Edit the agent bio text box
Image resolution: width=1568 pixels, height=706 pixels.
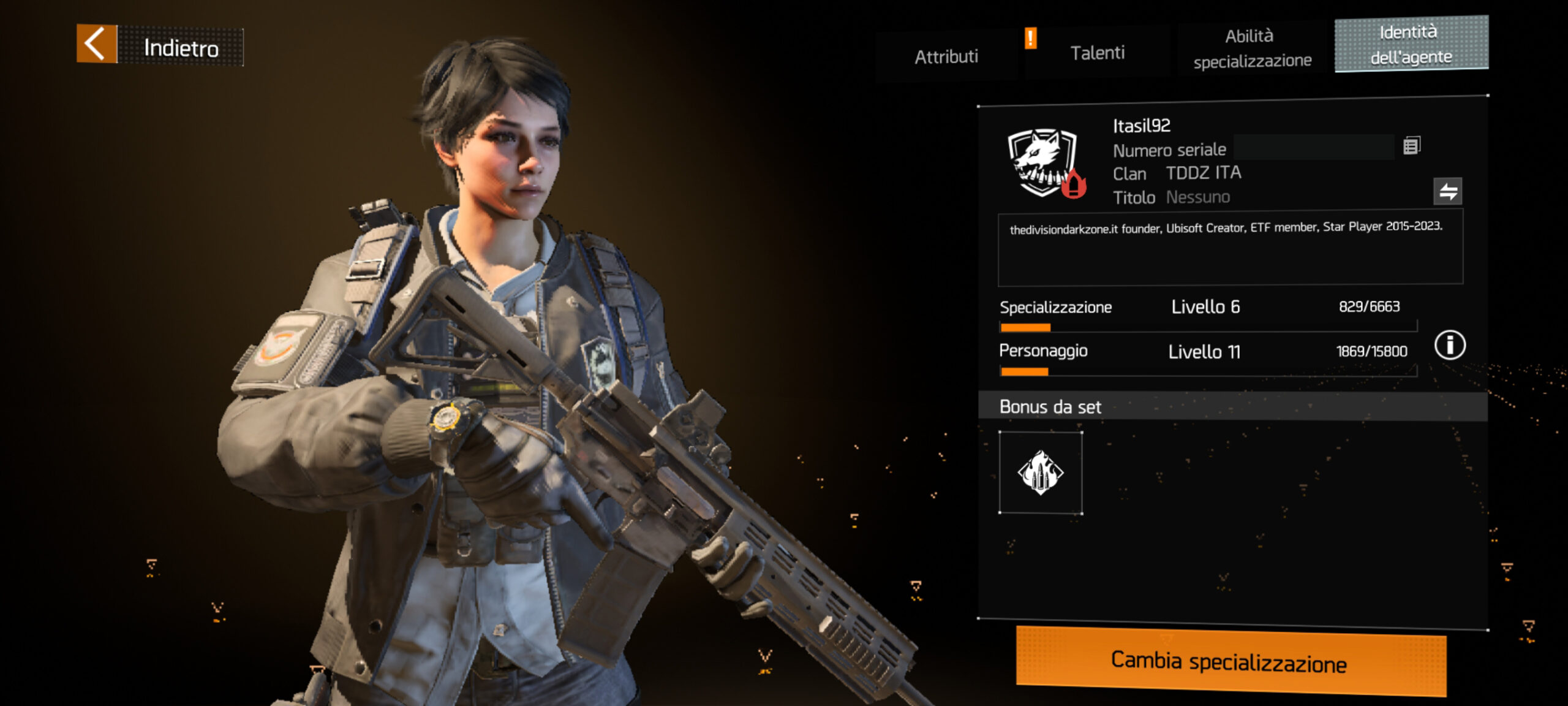(1230, 248)
